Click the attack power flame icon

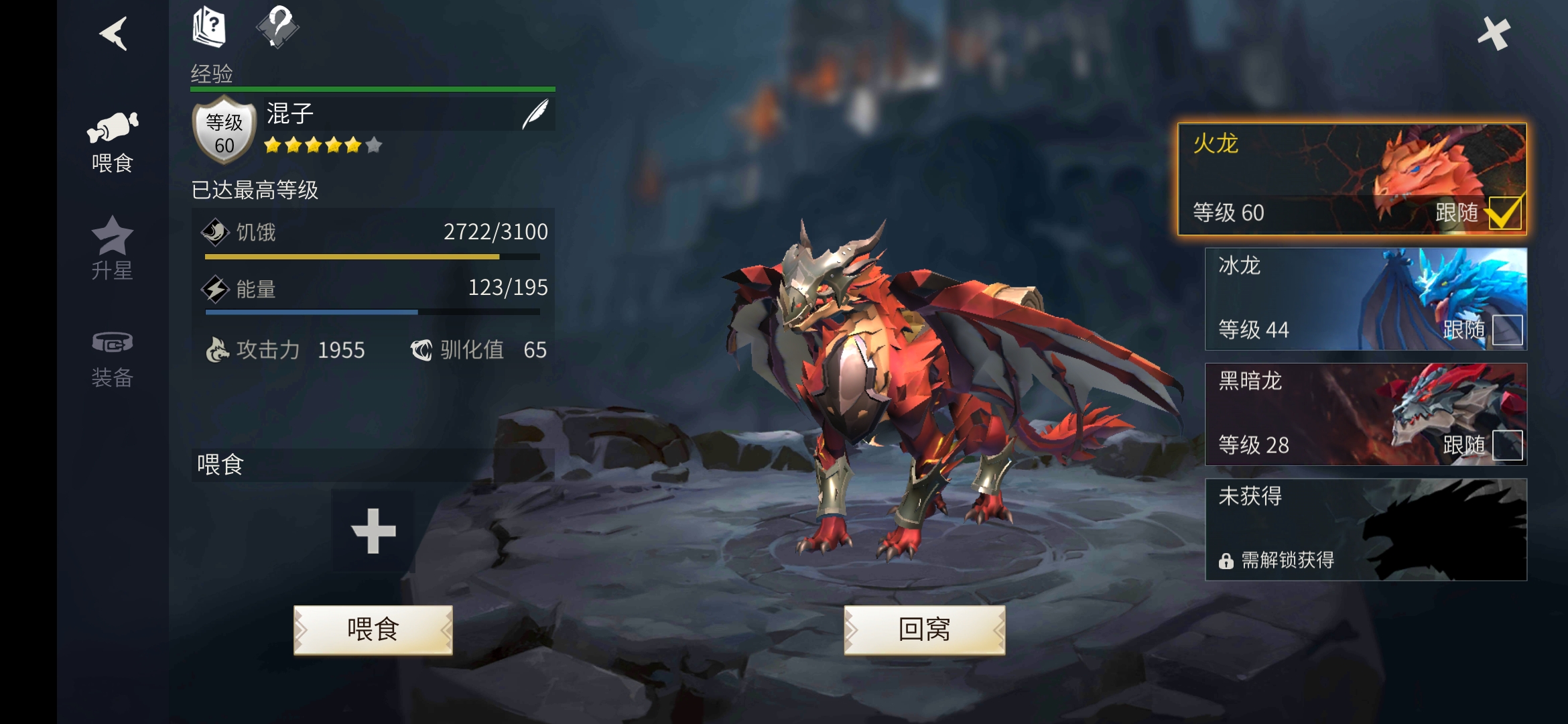coord(219,349)
